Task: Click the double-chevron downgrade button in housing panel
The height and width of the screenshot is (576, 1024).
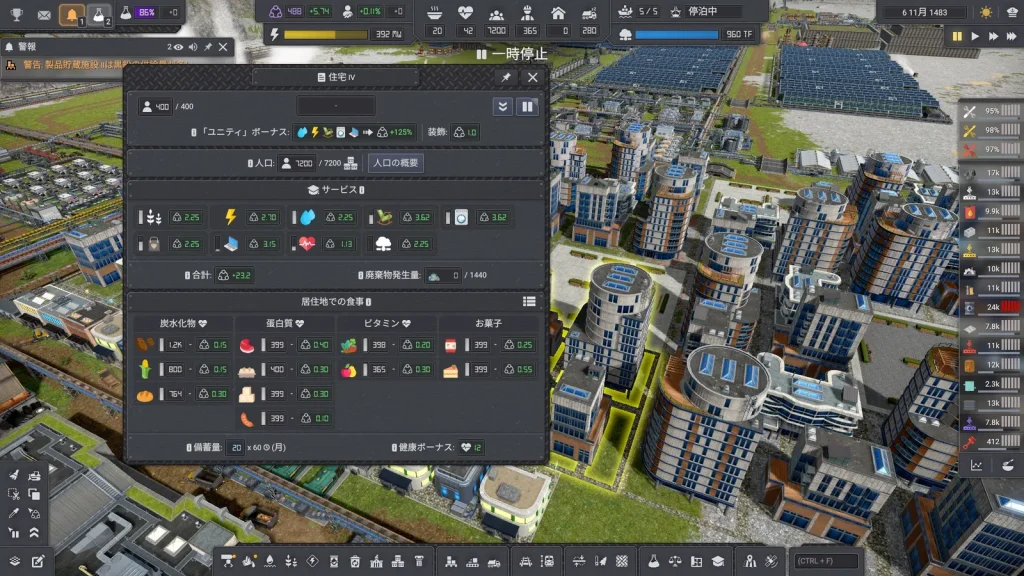Action: point(502,106)
